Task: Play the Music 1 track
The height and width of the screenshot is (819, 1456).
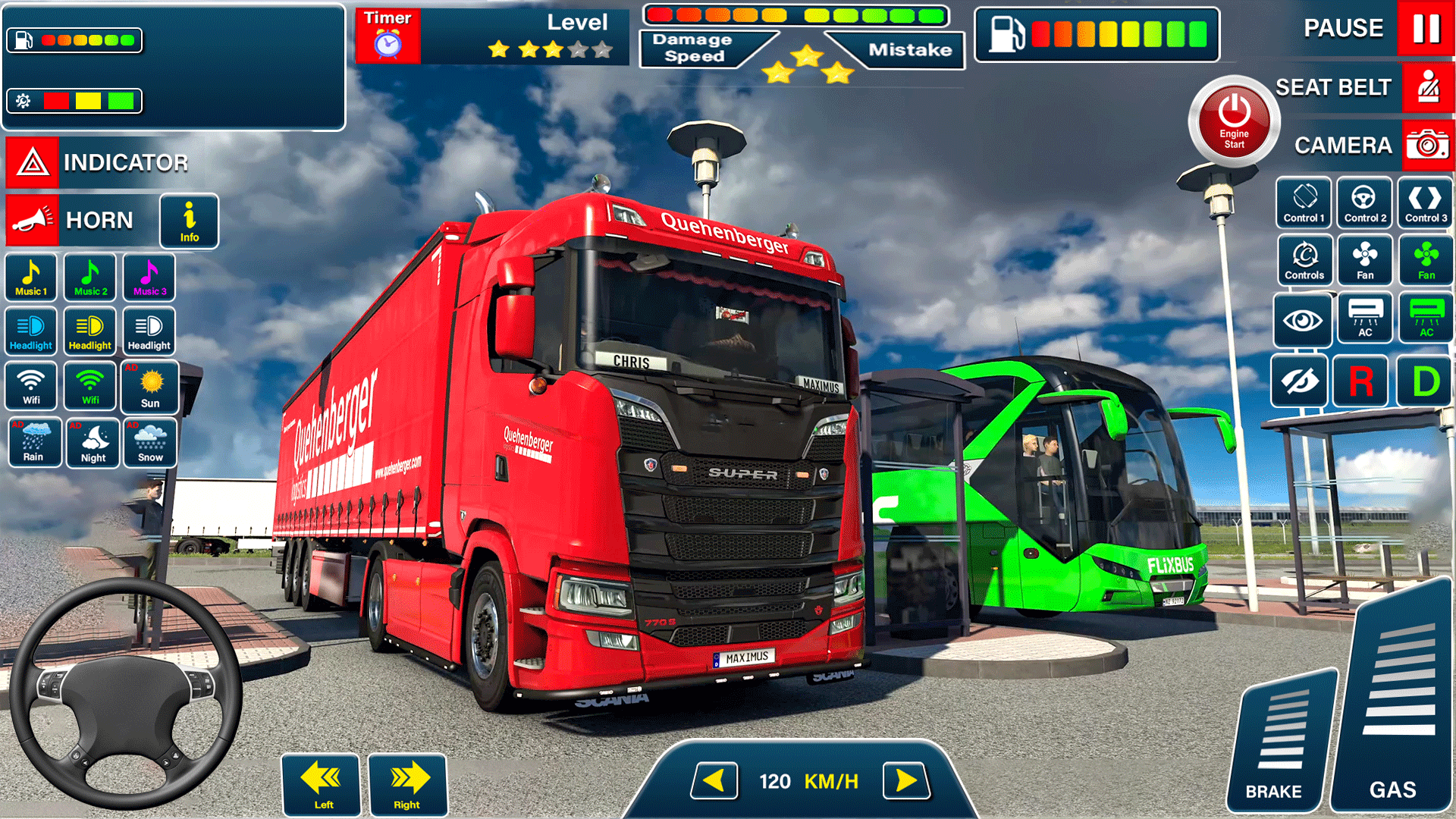Action: [x=30, y=278]
